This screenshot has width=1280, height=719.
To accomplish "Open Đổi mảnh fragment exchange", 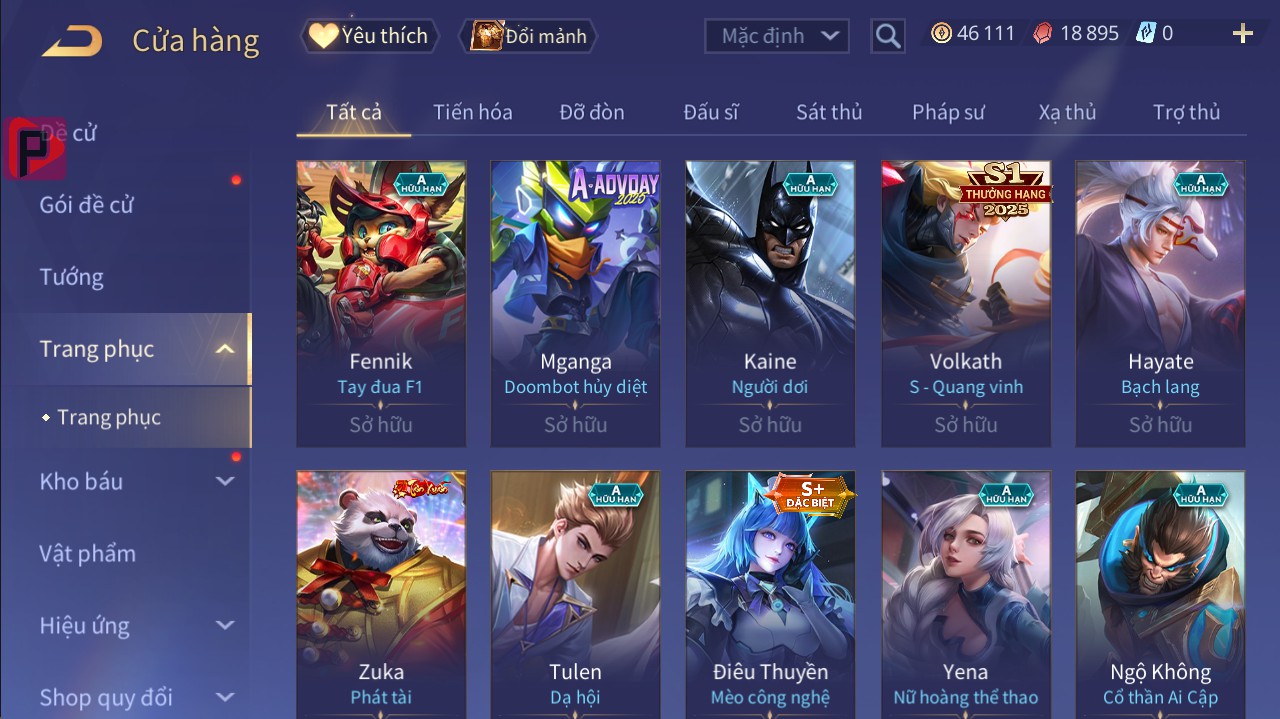I will pyautogui.click(x=528, y=36).
